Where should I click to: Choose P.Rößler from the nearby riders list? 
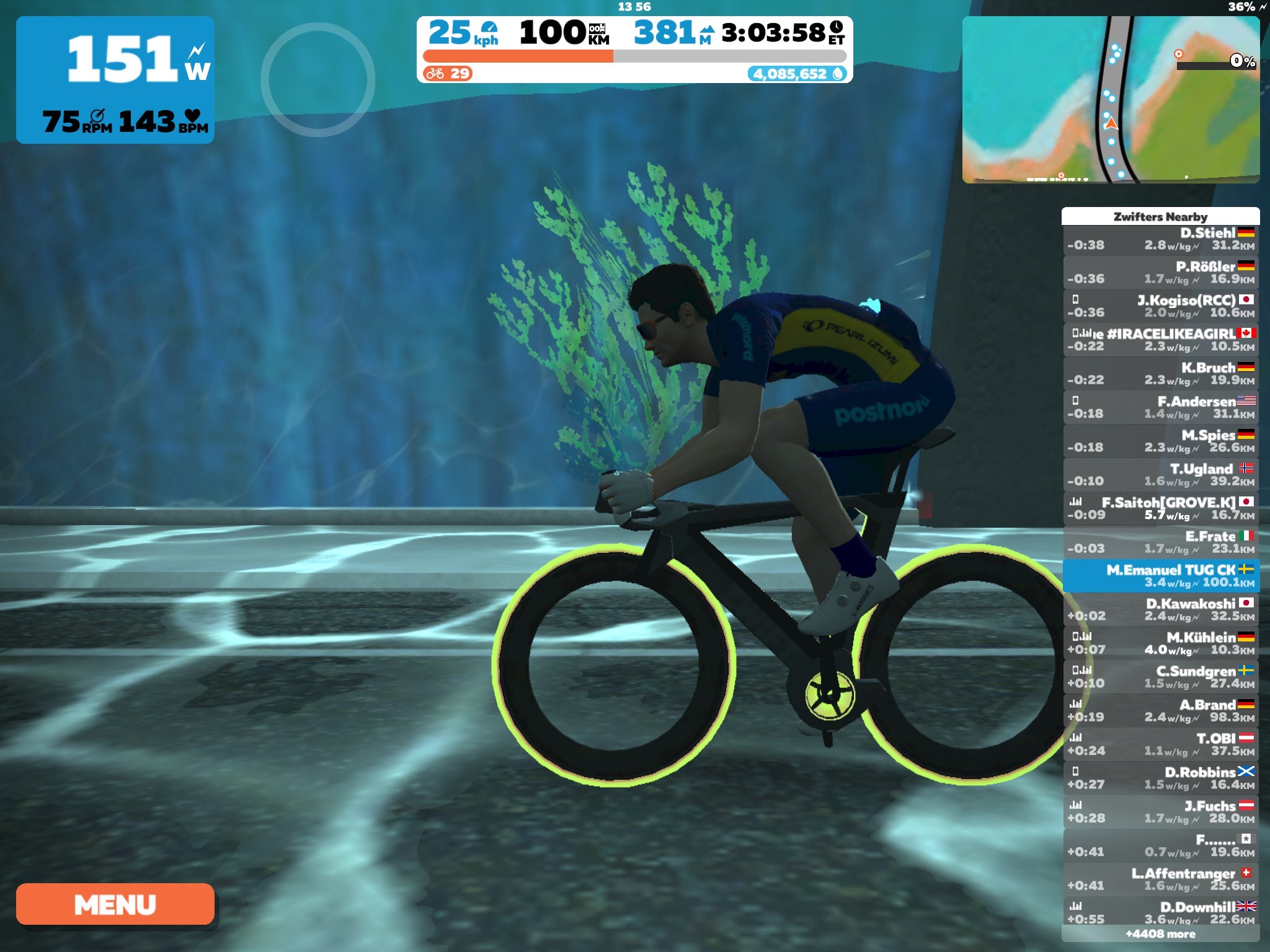click(1160, 273)
